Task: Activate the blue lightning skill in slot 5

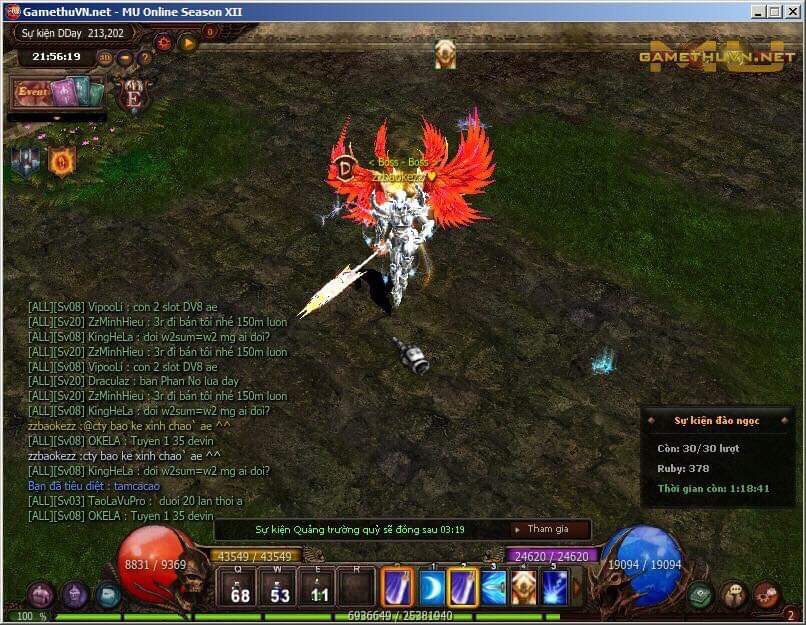Action: 555,587
